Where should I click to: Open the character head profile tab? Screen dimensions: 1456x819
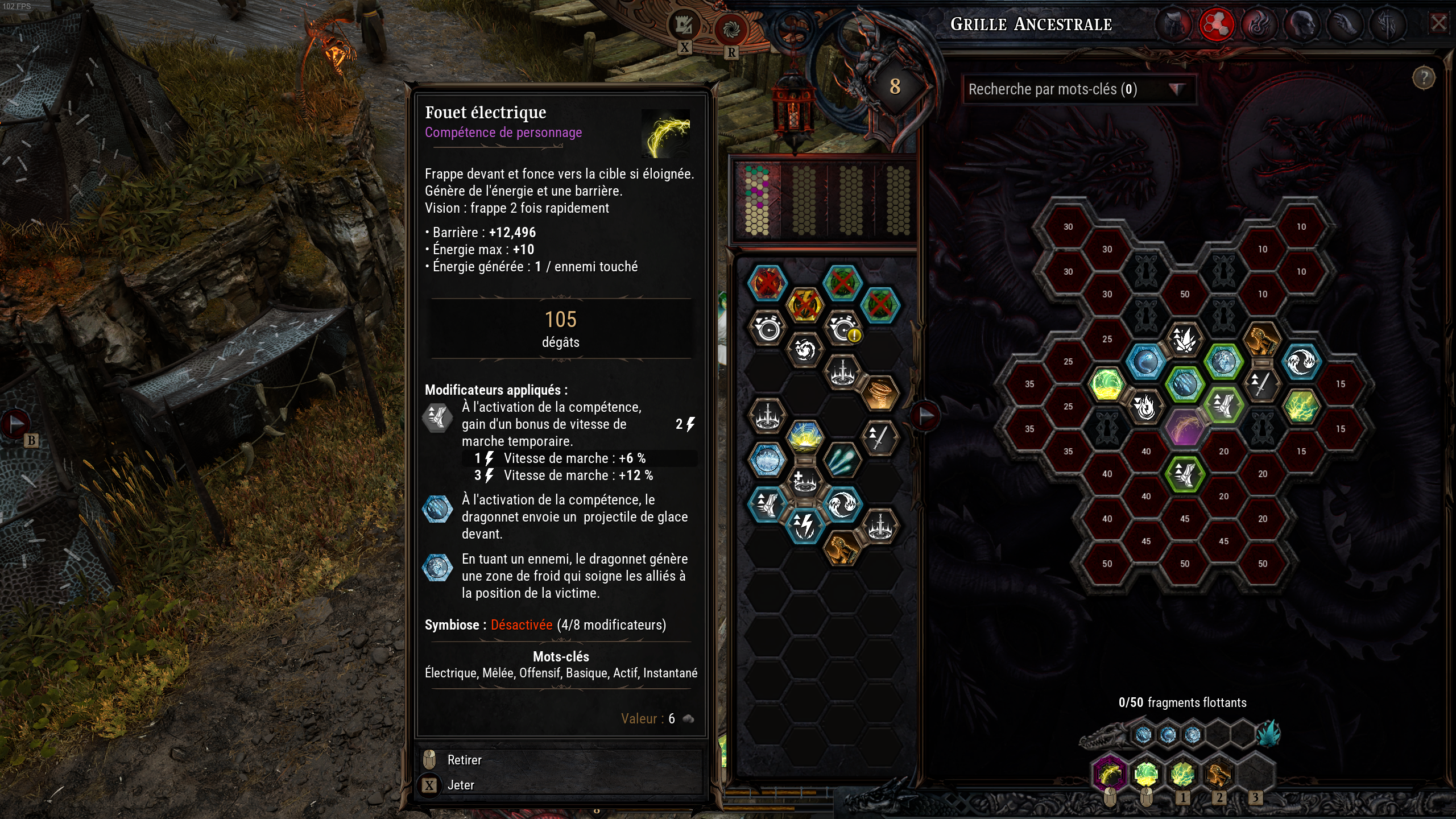(x=1301, y=24)
